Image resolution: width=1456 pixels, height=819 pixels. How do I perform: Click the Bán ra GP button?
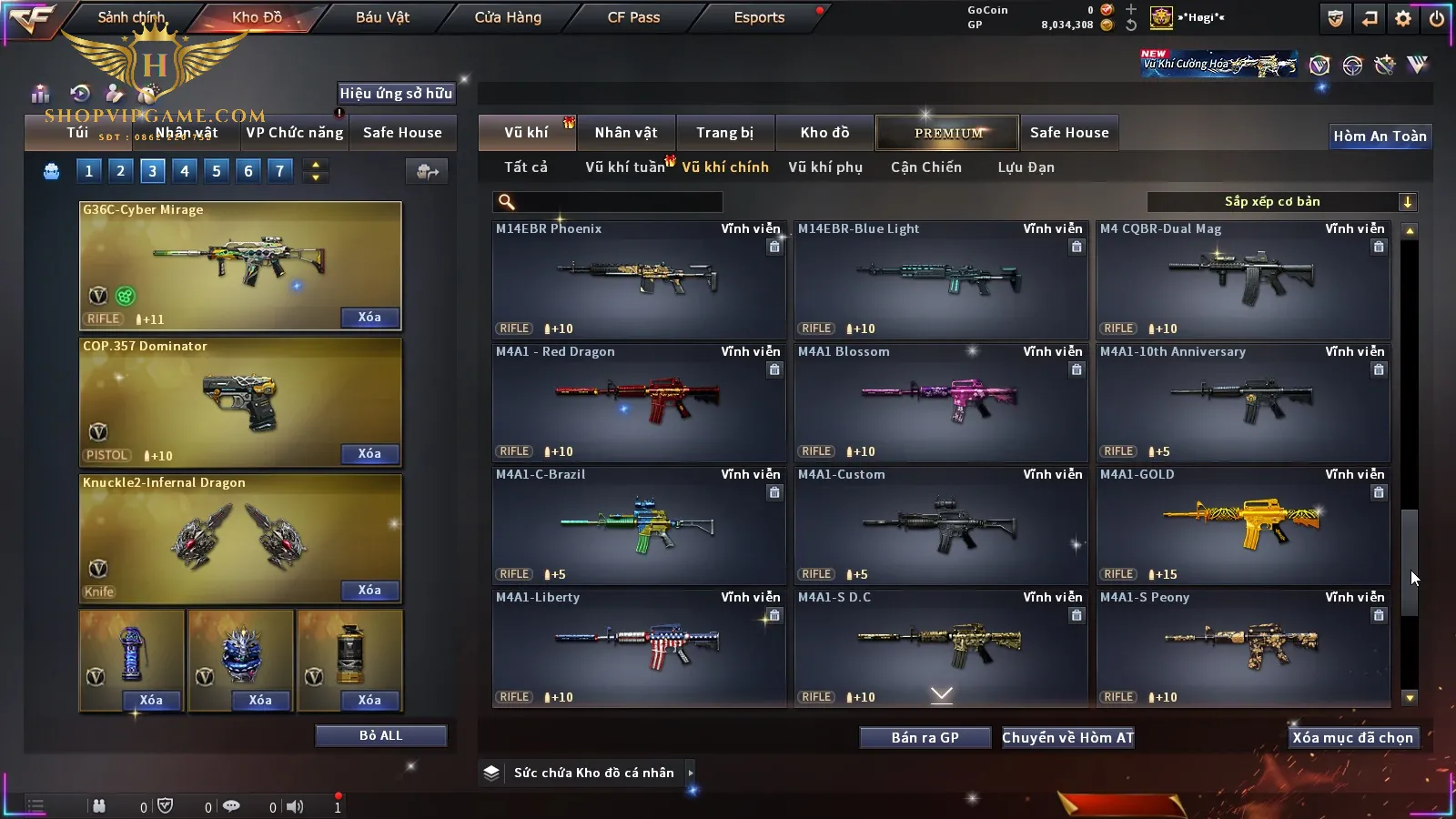click(925, 738)
